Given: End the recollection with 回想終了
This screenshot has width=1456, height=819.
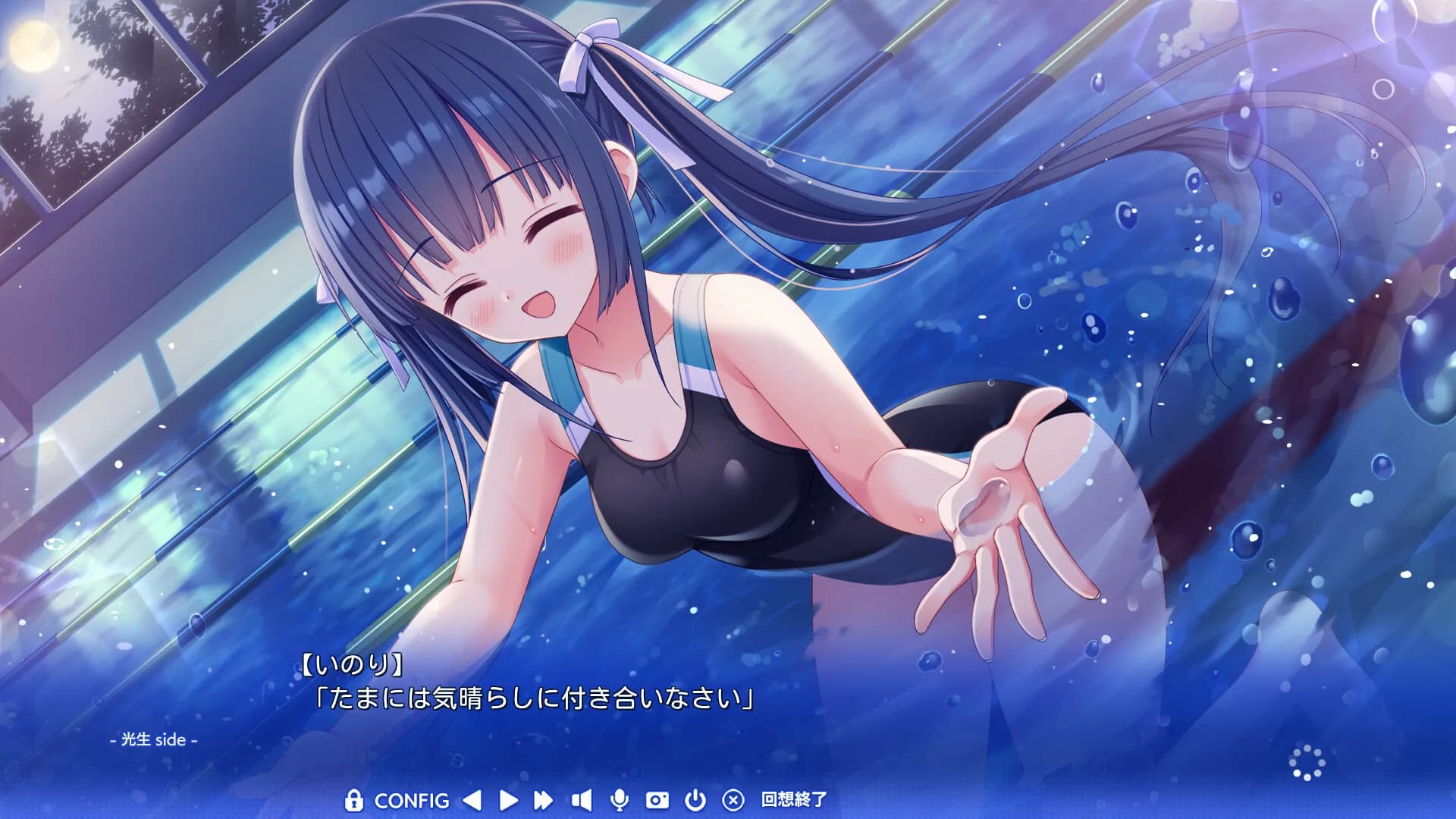Looking at the screenshot, I should point(794,799).
